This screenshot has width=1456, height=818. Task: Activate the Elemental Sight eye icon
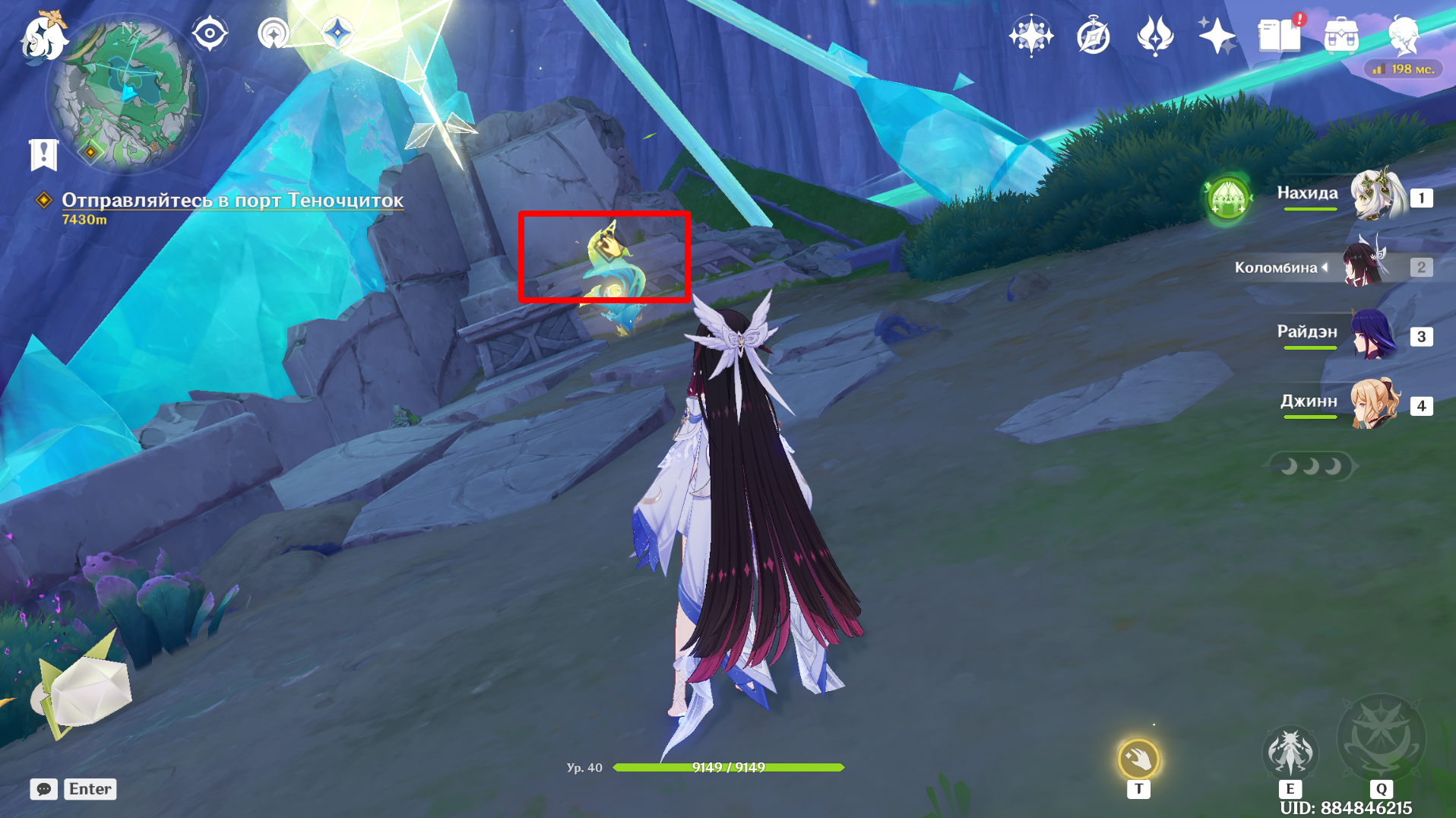pyautogui.click(x=210, y=32)
